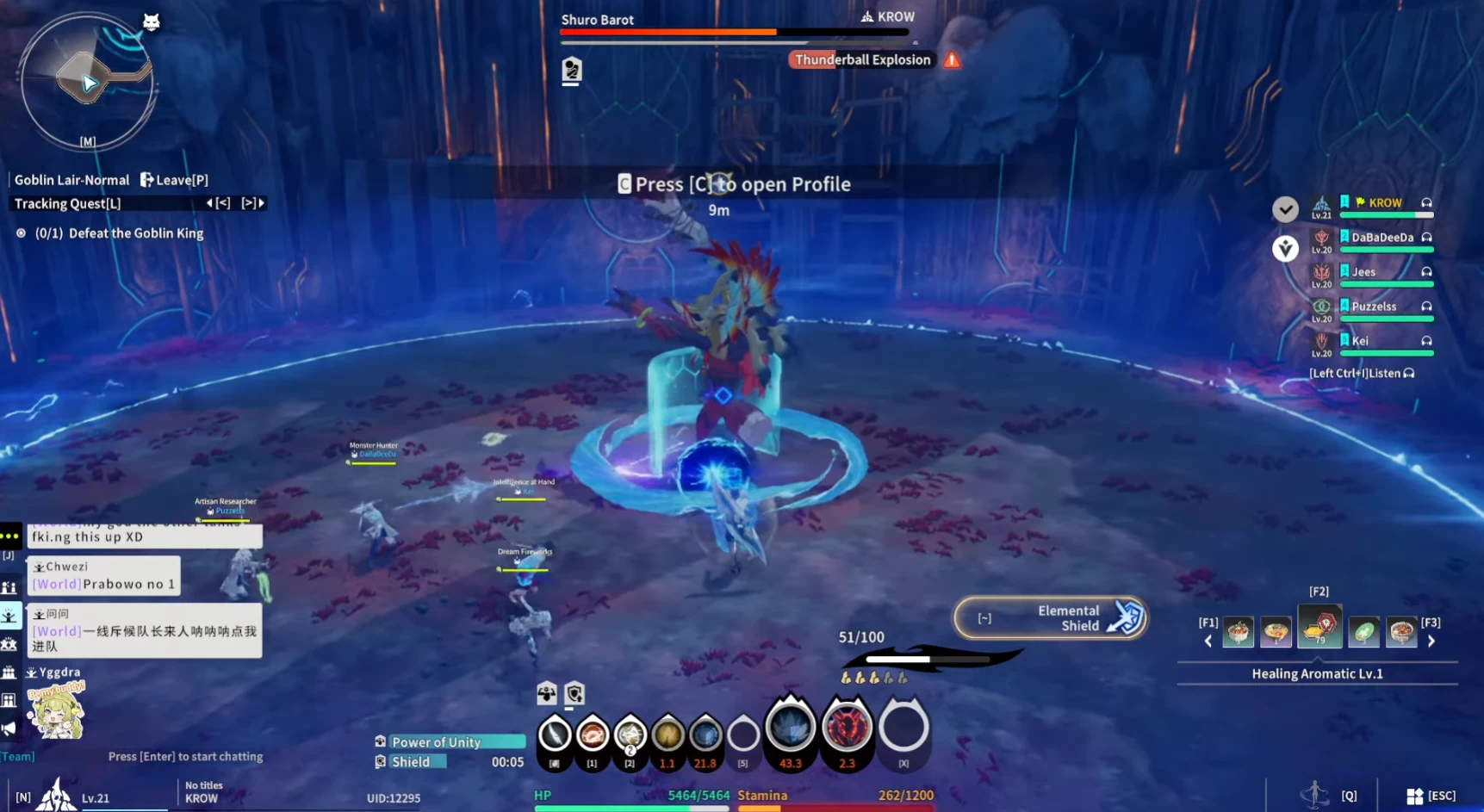Leave the Goblin Lair dungeon
The width and height of the screenshot is (1484, 812).
(x=174, y=180)
